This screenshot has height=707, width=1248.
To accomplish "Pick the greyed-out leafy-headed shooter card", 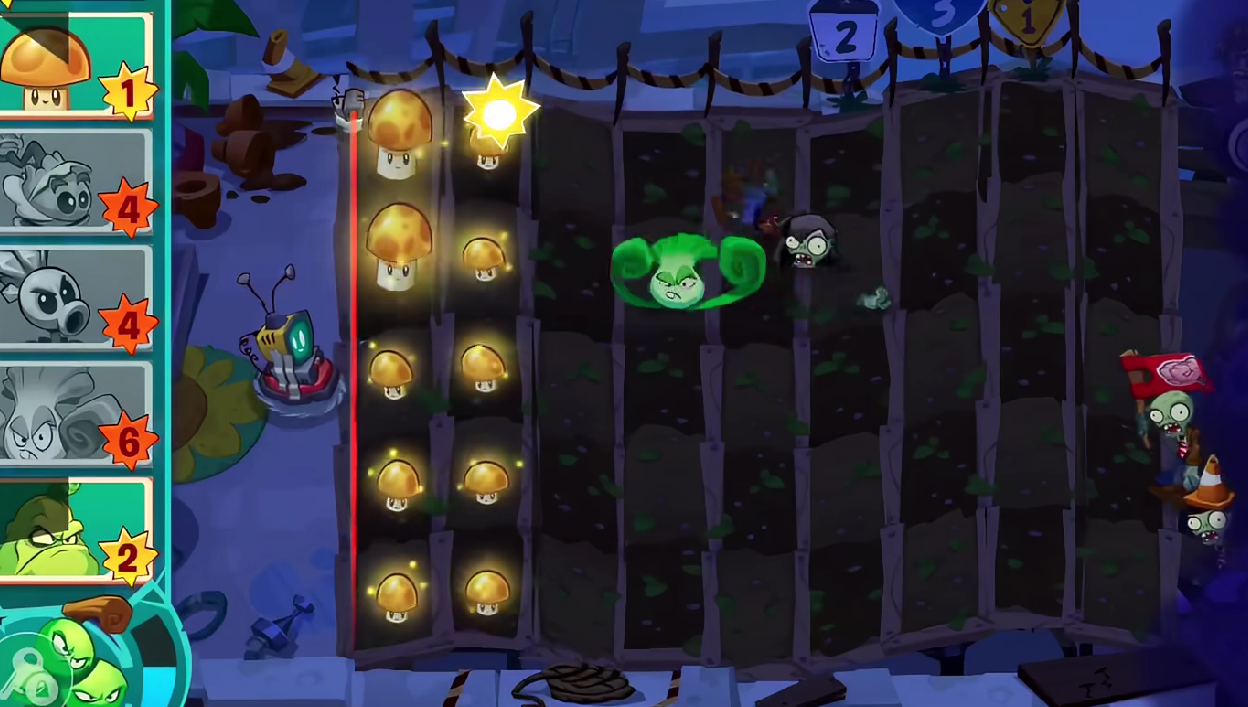I will tap(75, 180).
